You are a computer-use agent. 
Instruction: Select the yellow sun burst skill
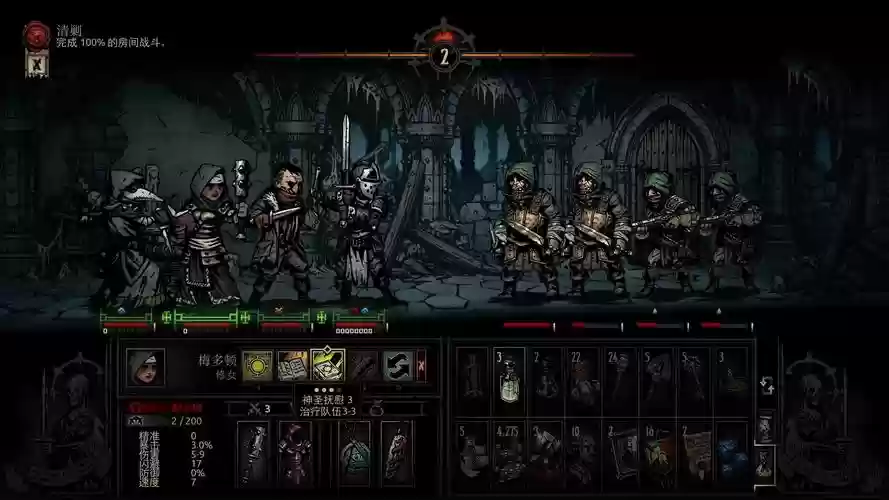pos(257,365)
